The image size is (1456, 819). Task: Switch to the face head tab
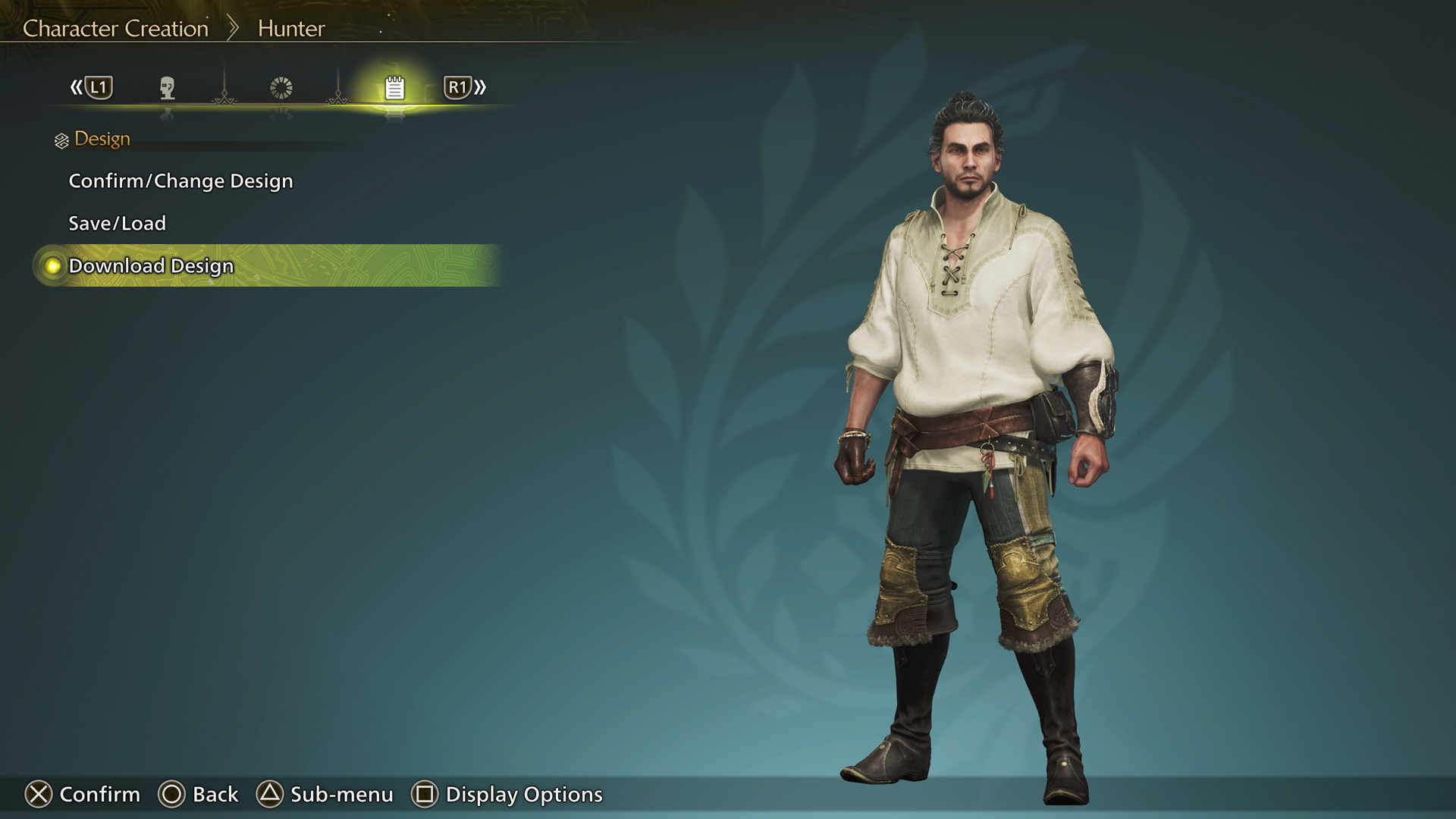168,88
